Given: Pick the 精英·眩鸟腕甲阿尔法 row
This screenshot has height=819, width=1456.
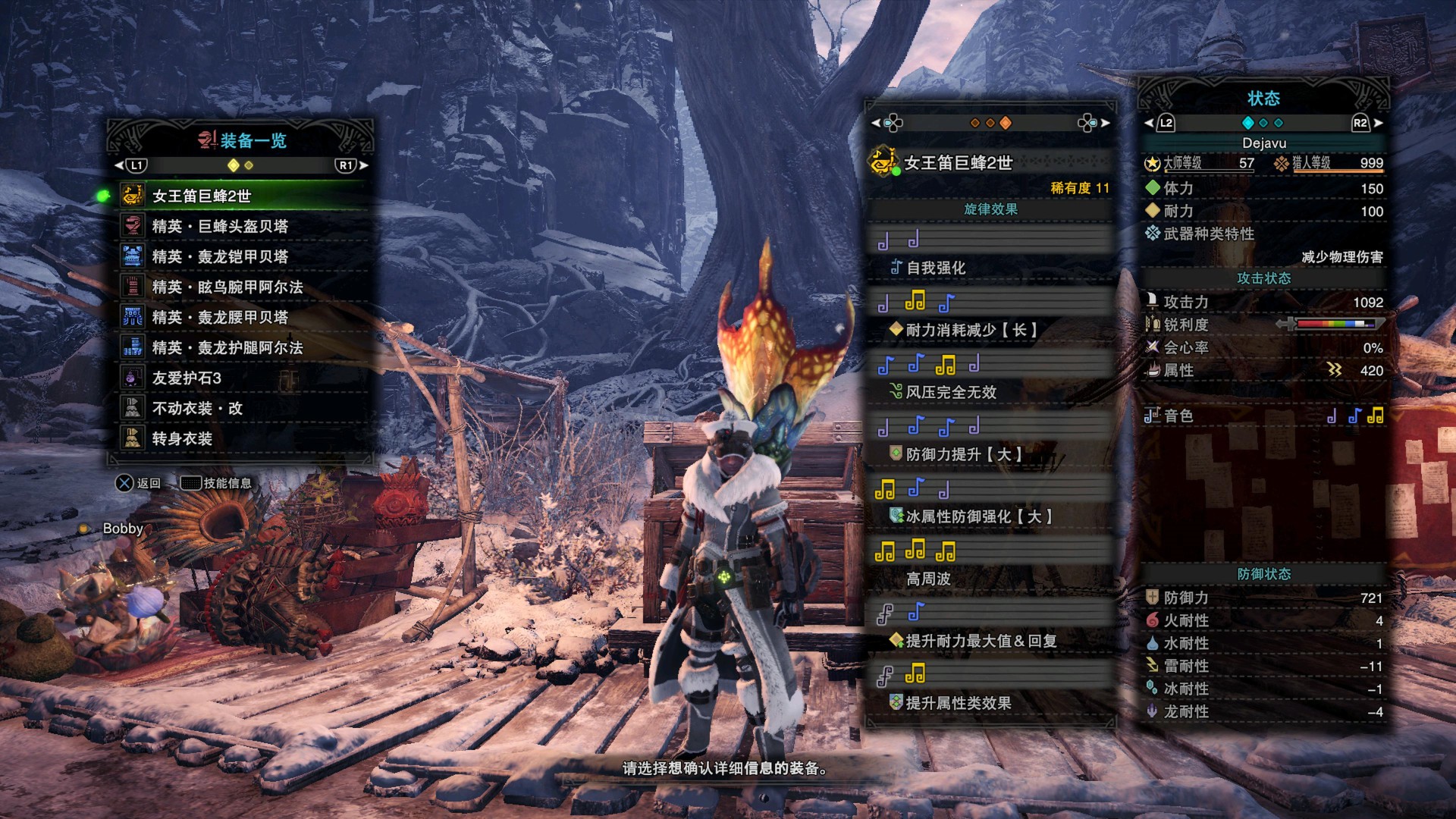Looking at the screenshot, I should [227, 287].
